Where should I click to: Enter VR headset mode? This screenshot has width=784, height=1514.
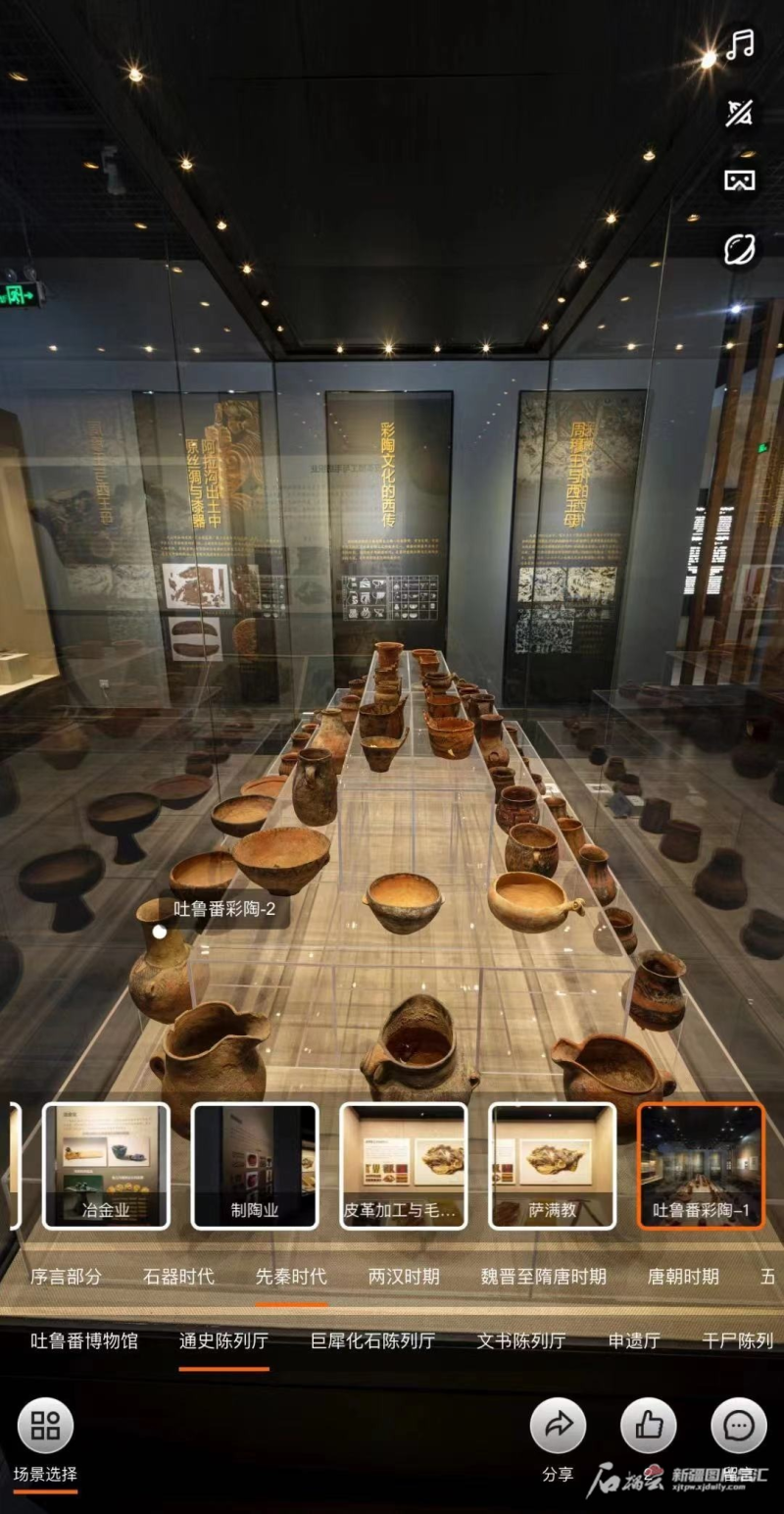point(740,180)
